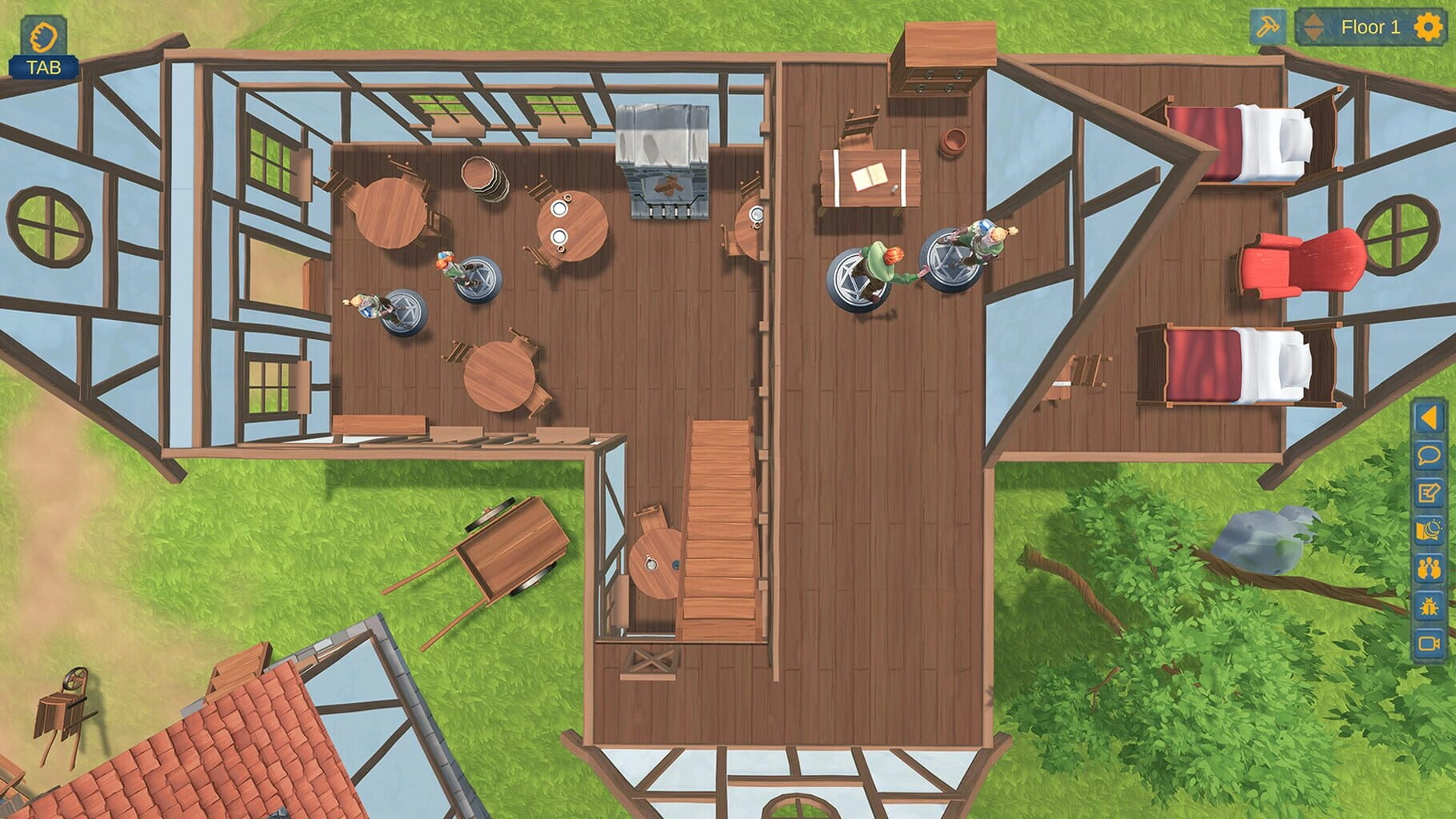Click the floor up/down arrows selector
Screen dimensions: 1456x819
(1314, 27)
